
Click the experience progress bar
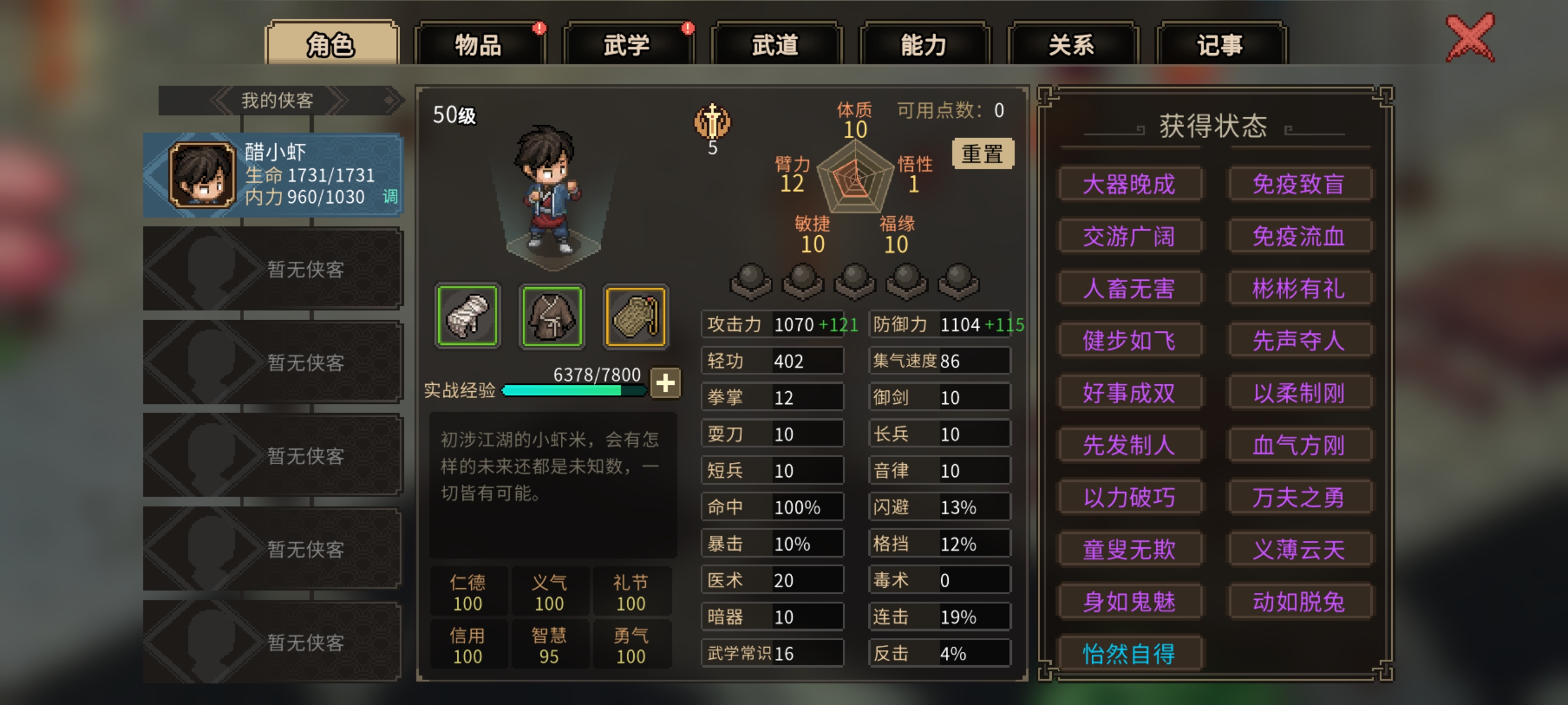coord(572,392)
